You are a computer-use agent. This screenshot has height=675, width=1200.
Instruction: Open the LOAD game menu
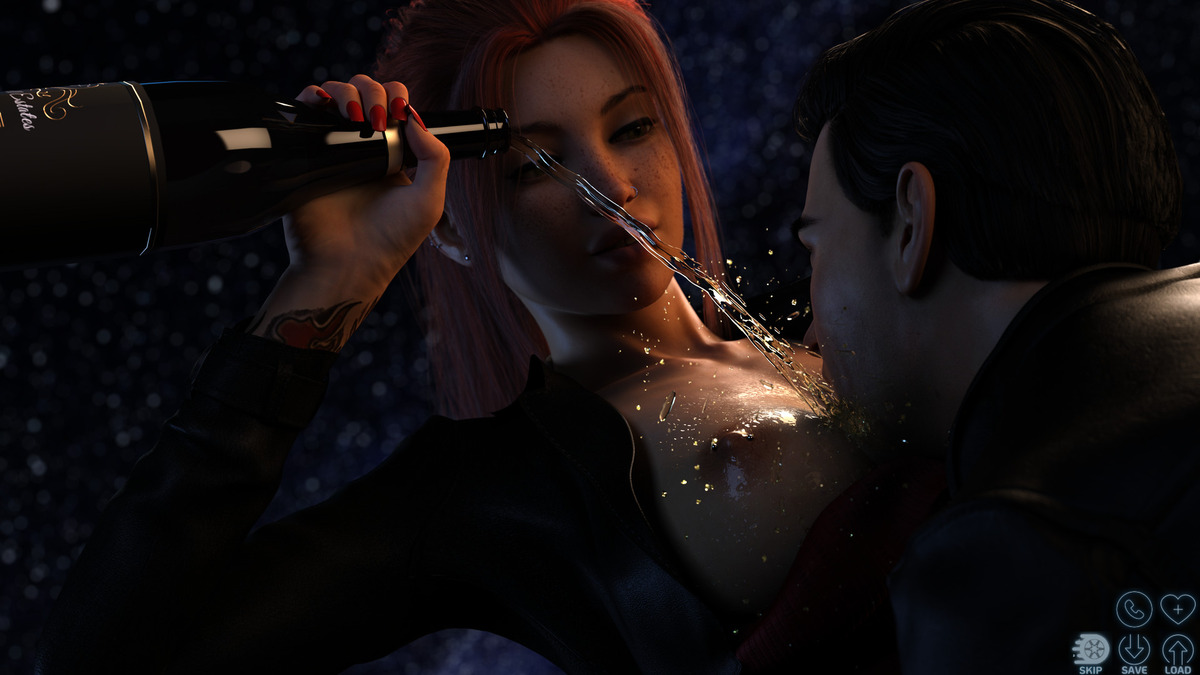1177,649
